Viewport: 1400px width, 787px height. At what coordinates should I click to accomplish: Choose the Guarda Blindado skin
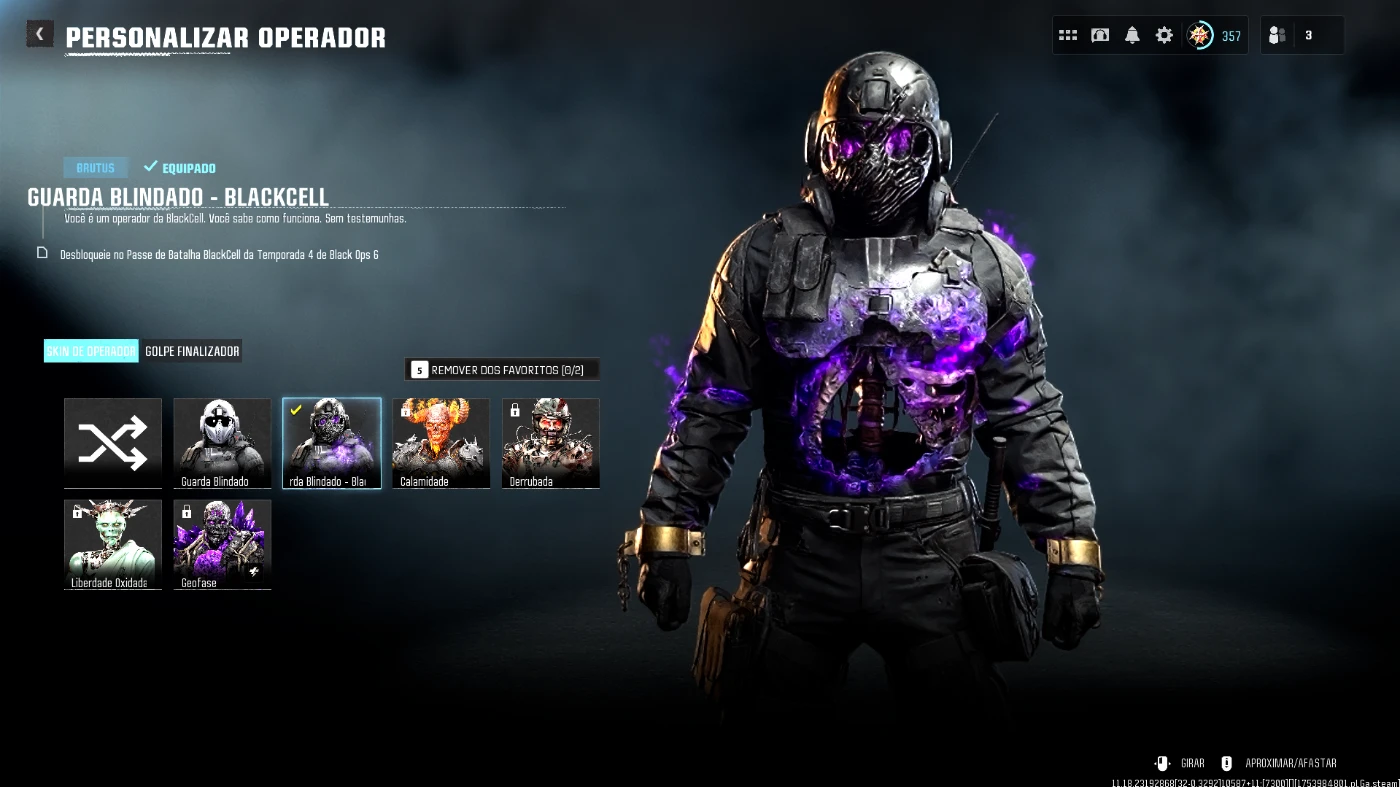coord(222,443)
